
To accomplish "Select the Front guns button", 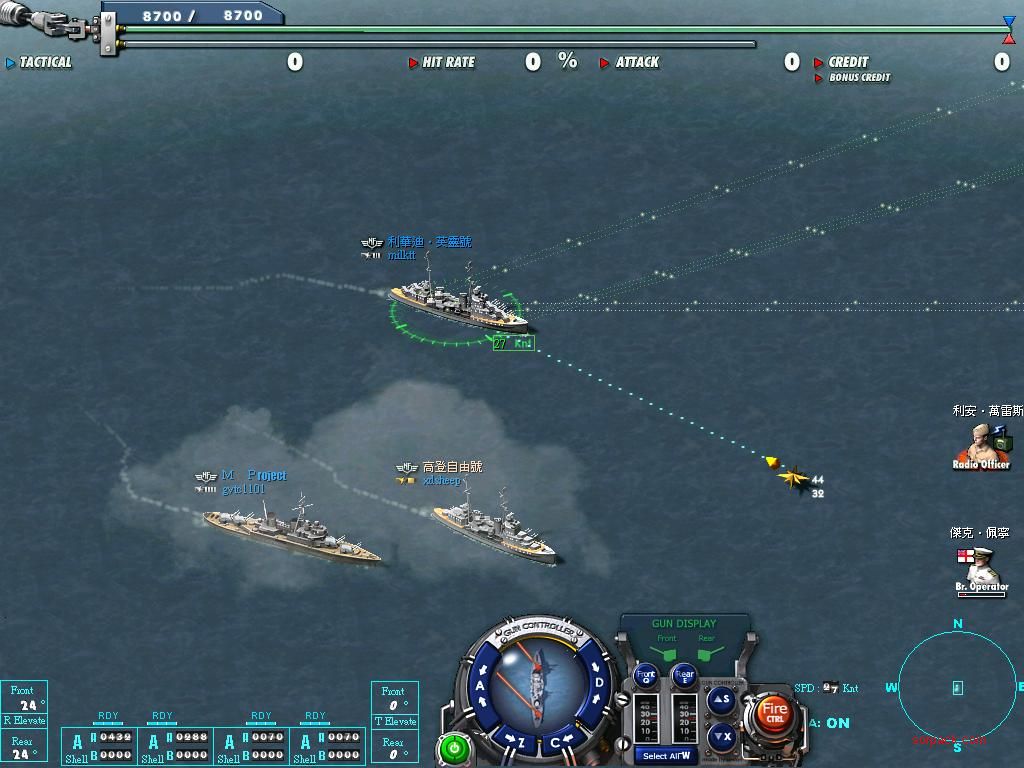I will (x=647, y=675).
